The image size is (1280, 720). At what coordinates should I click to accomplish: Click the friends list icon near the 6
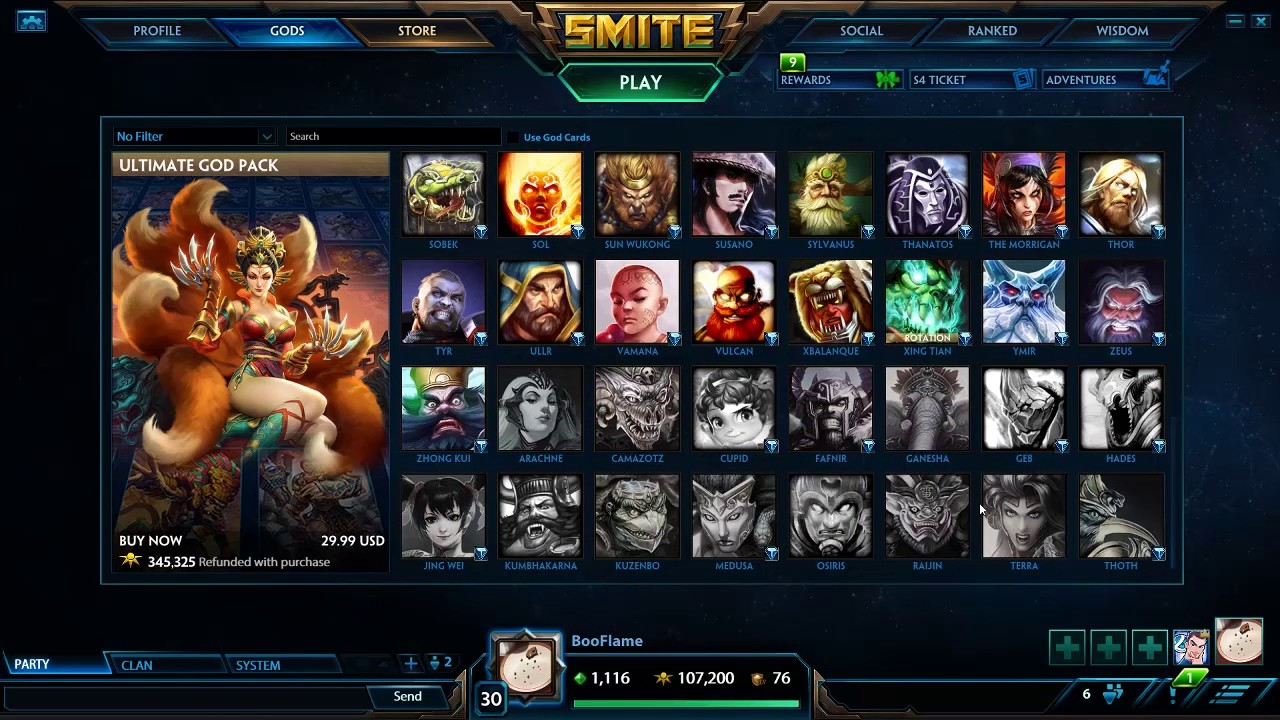tap(1113, 693)
